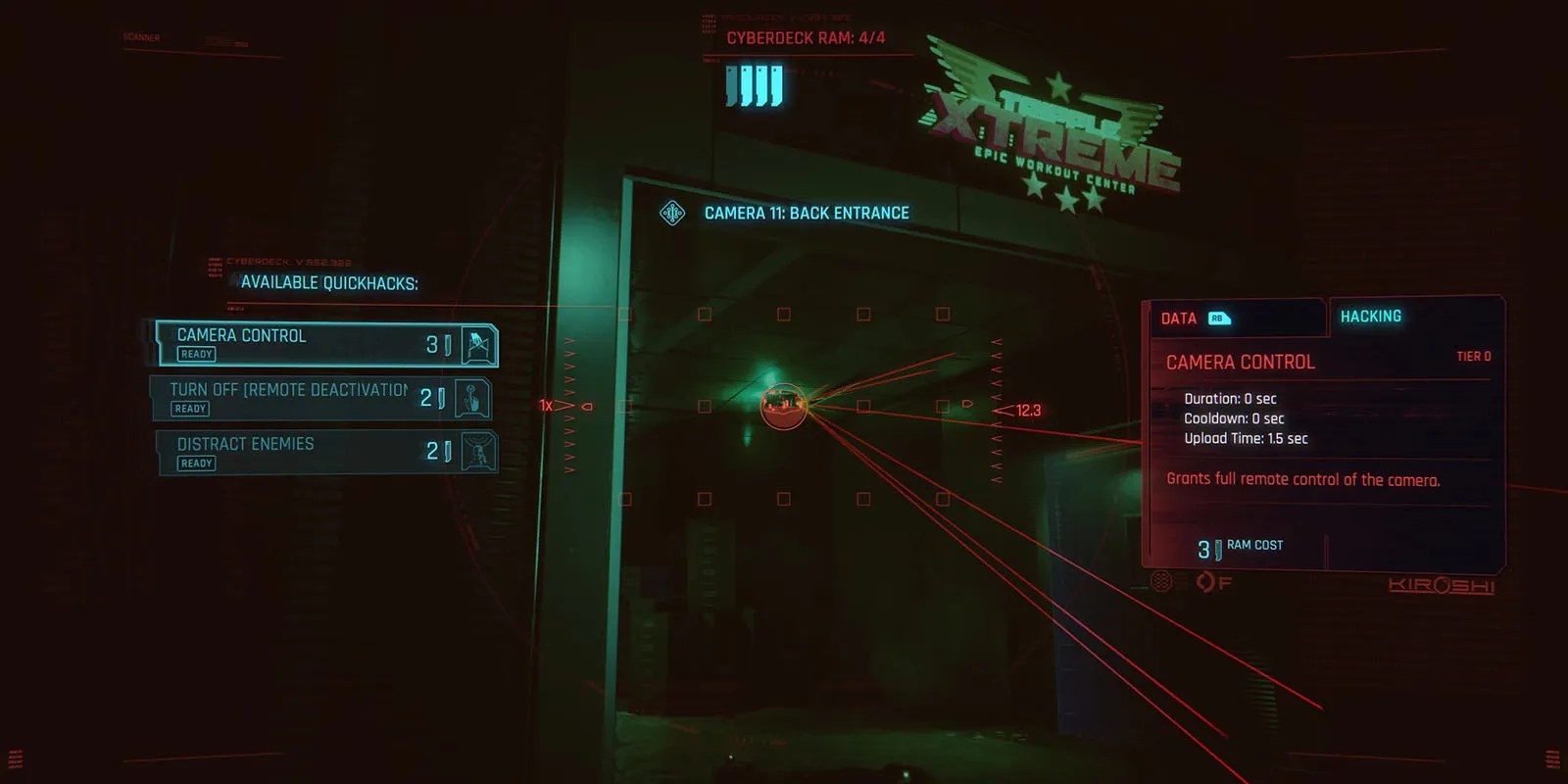Click the camera targeting reticle in the scene
Image resolution: width=1568 pixels, height=784 pixels.
782,407
